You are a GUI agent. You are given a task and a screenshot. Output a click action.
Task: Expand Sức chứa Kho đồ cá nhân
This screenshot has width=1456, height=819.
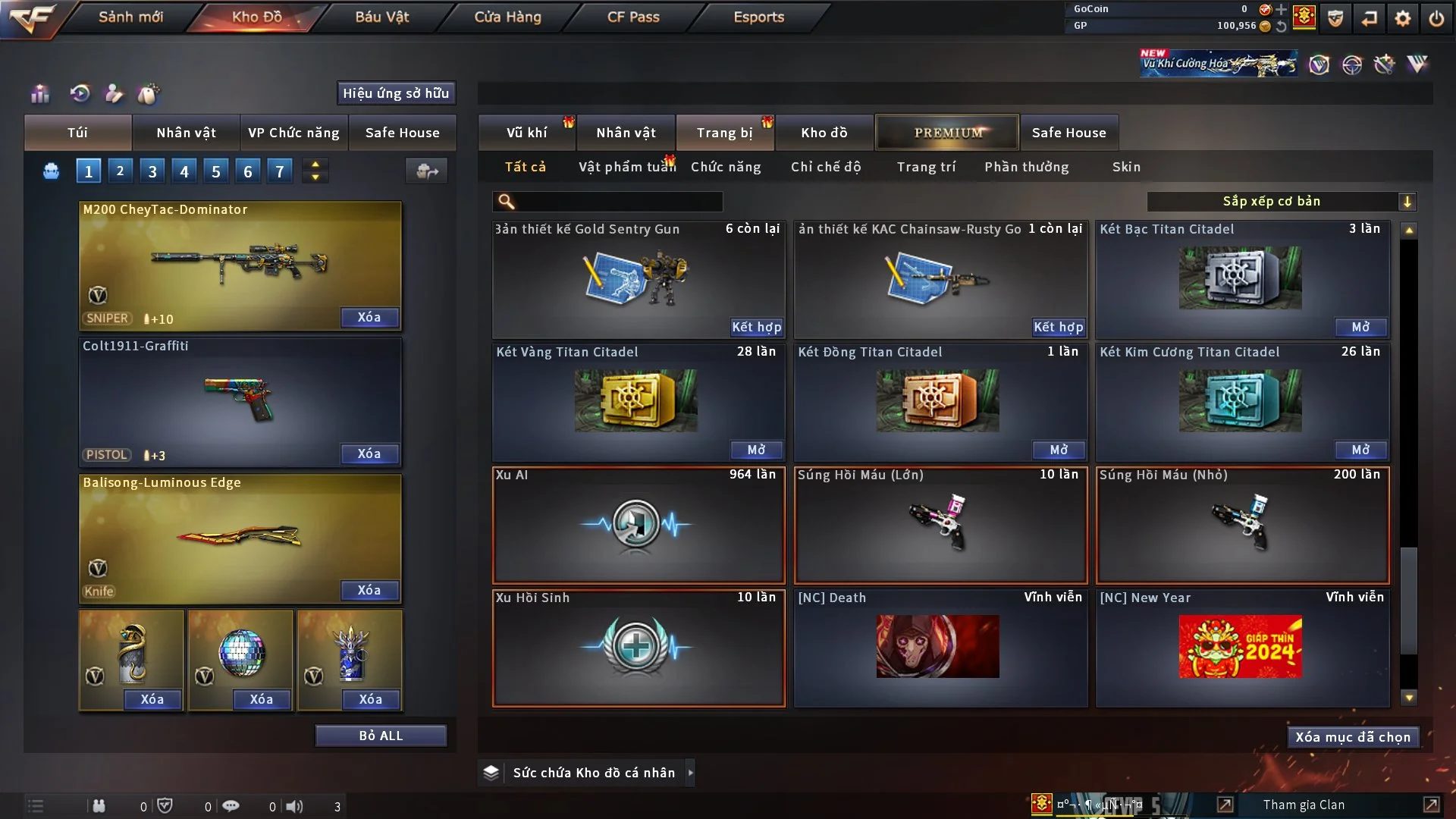coord(690,773)
